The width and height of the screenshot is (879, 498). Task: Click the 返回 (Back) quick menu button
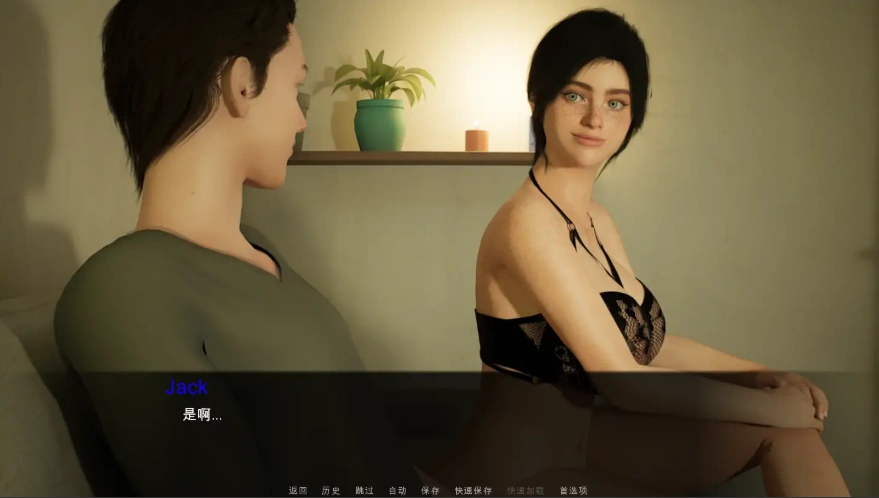tap(298, 491)
